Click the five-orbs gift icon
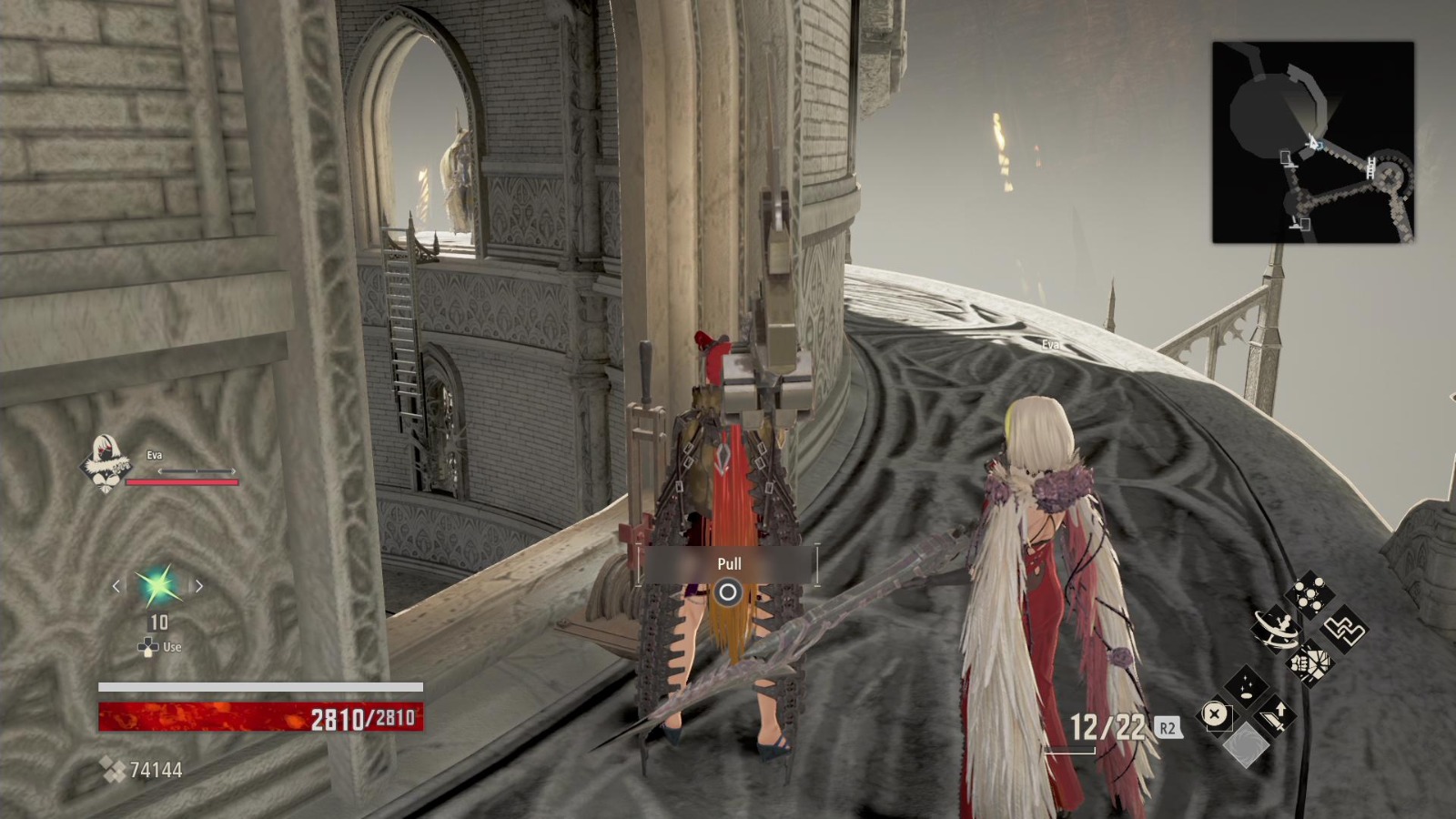The width and height of the screenshot is (1456, 819). pos(1309,593)
